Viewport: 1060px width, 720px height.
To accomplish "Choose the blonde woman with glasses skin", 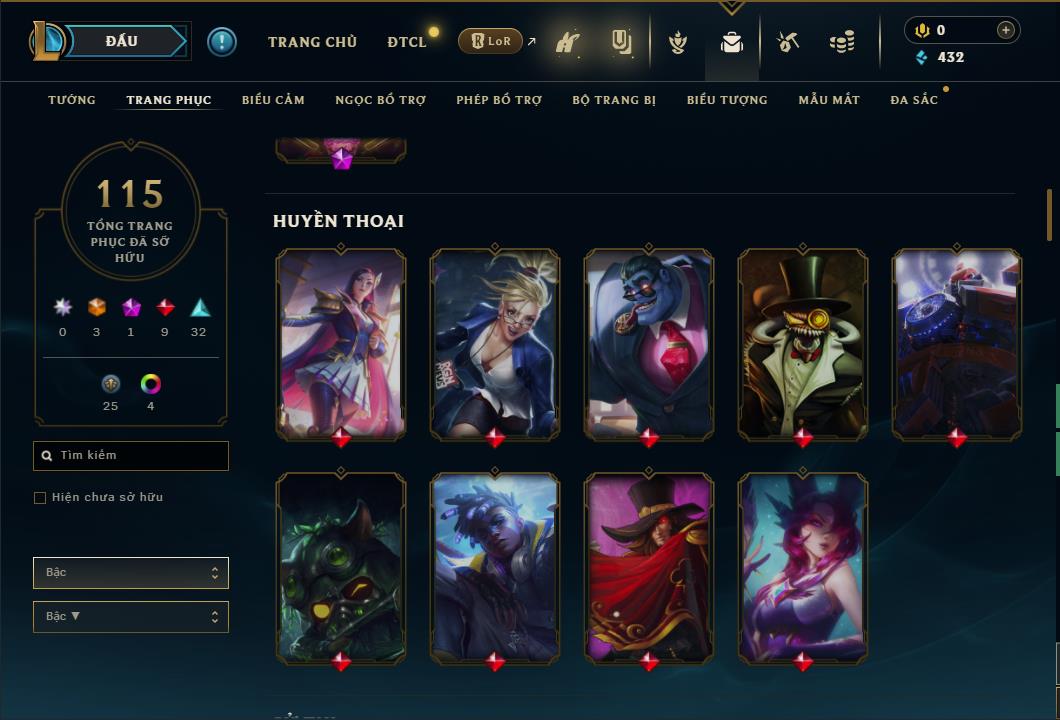I will pyautogui.click(x=495, y=343).
